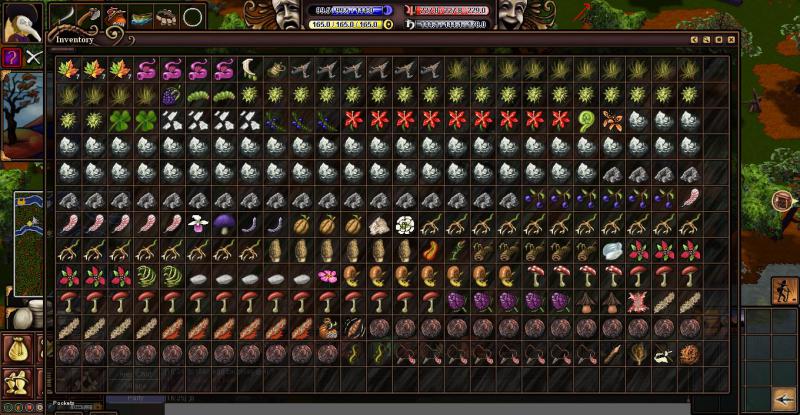Image resolution: width=800 pixels, height=415 pixels.
Task: Select the purple mushroom in inventory
Action: coord(224,223)
